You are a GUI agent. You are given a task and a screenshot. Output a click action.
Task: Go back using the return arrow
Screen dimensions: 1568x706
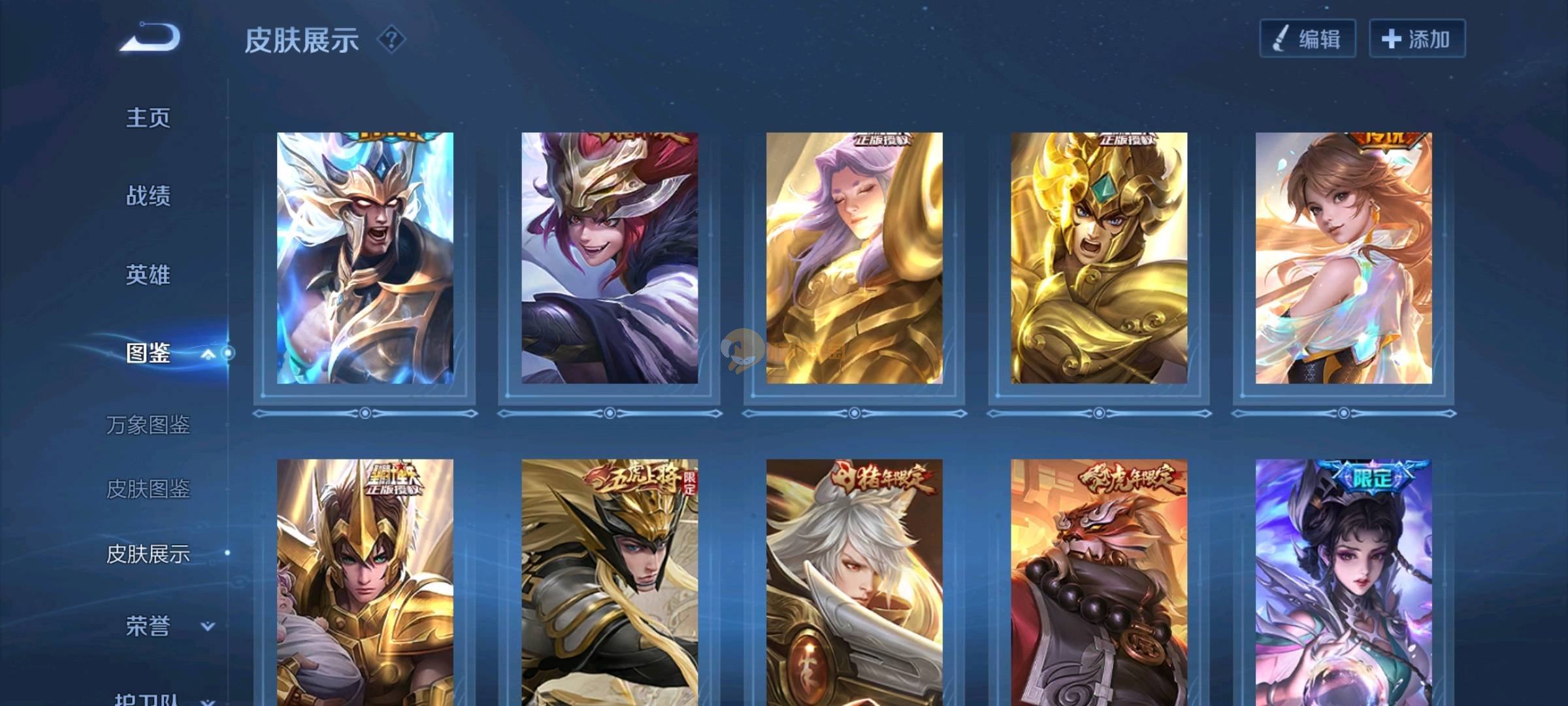point(150,37)
